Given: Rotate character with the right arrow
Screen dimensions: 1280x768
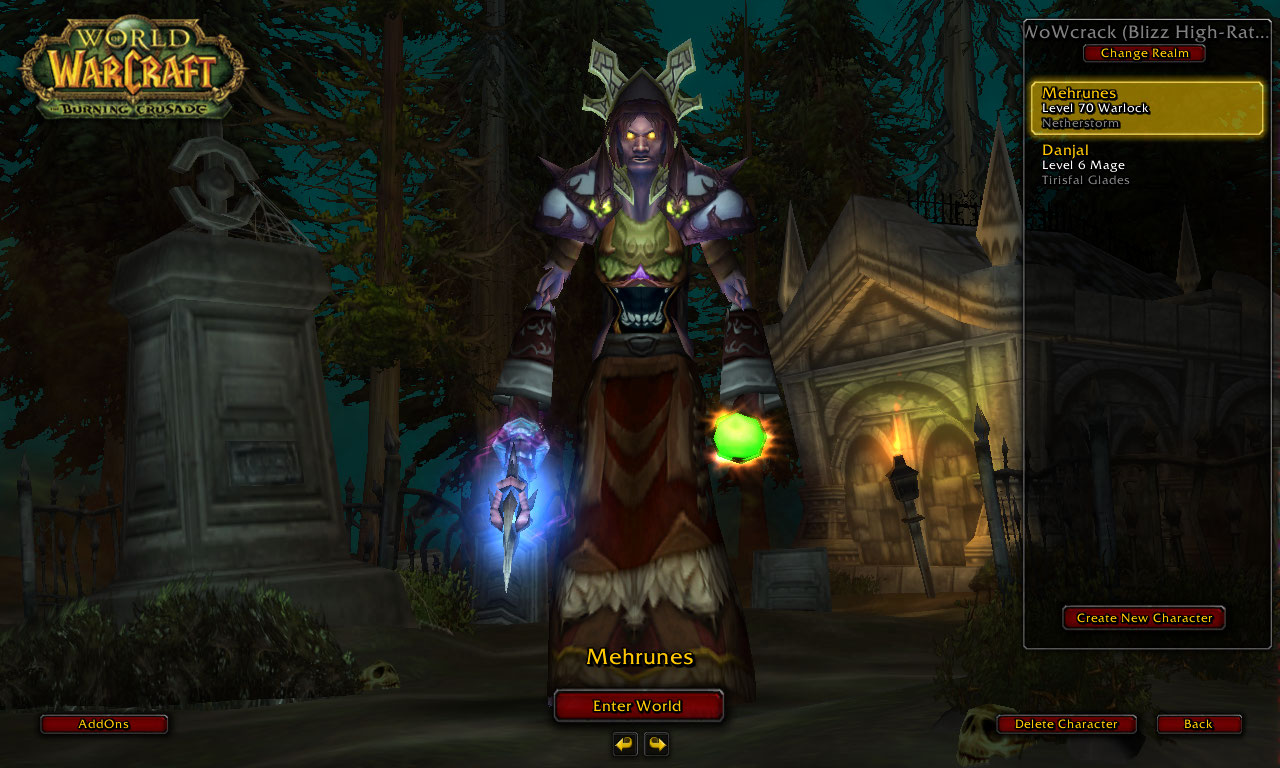Looking at the screenshot, I should [656, 744].
